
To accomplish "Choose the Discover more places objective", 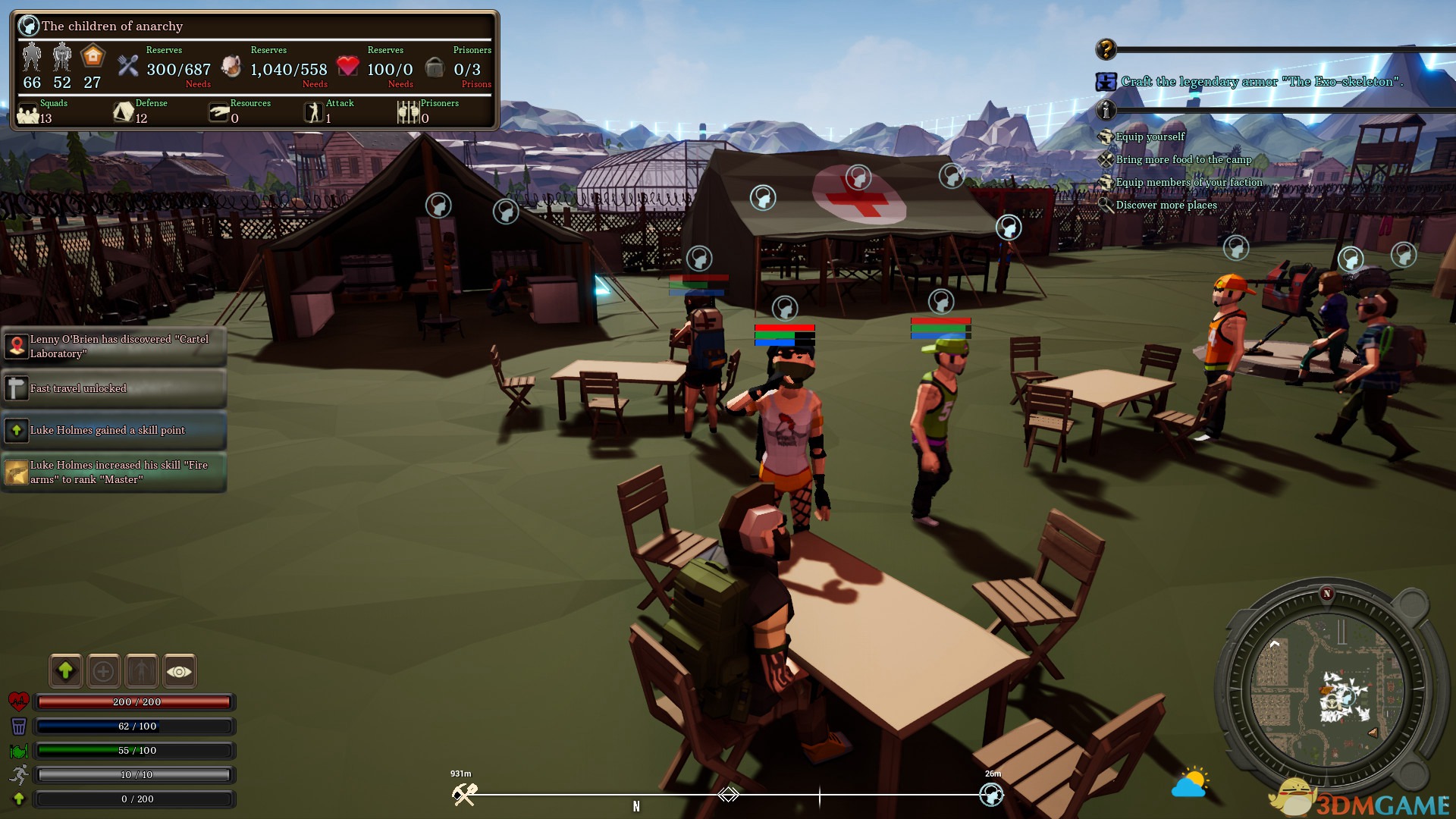I will (x=1166, y=205).
